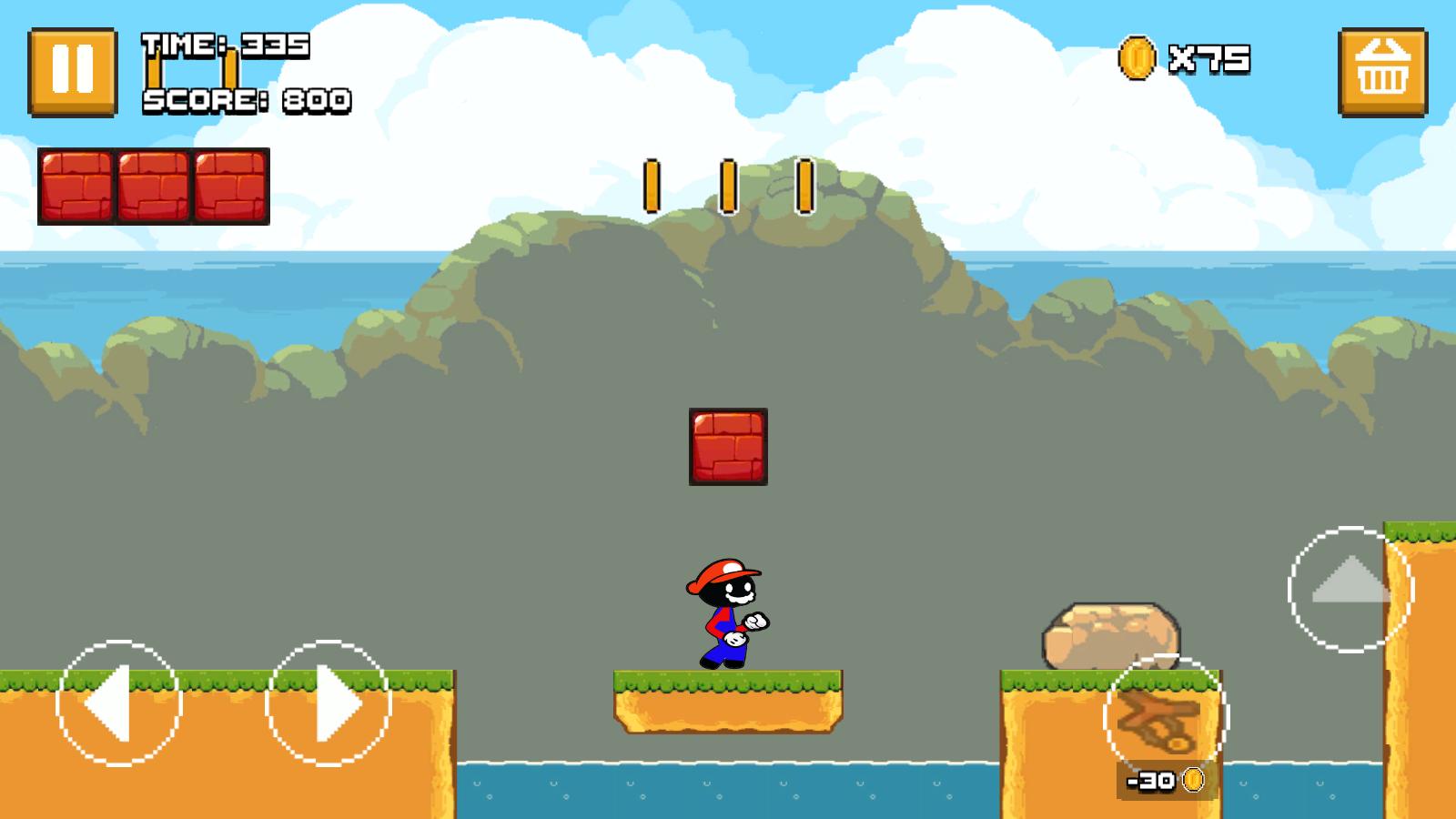Tap the move right arrow control
1456x819 pixels.
click(x=329, y=703)
